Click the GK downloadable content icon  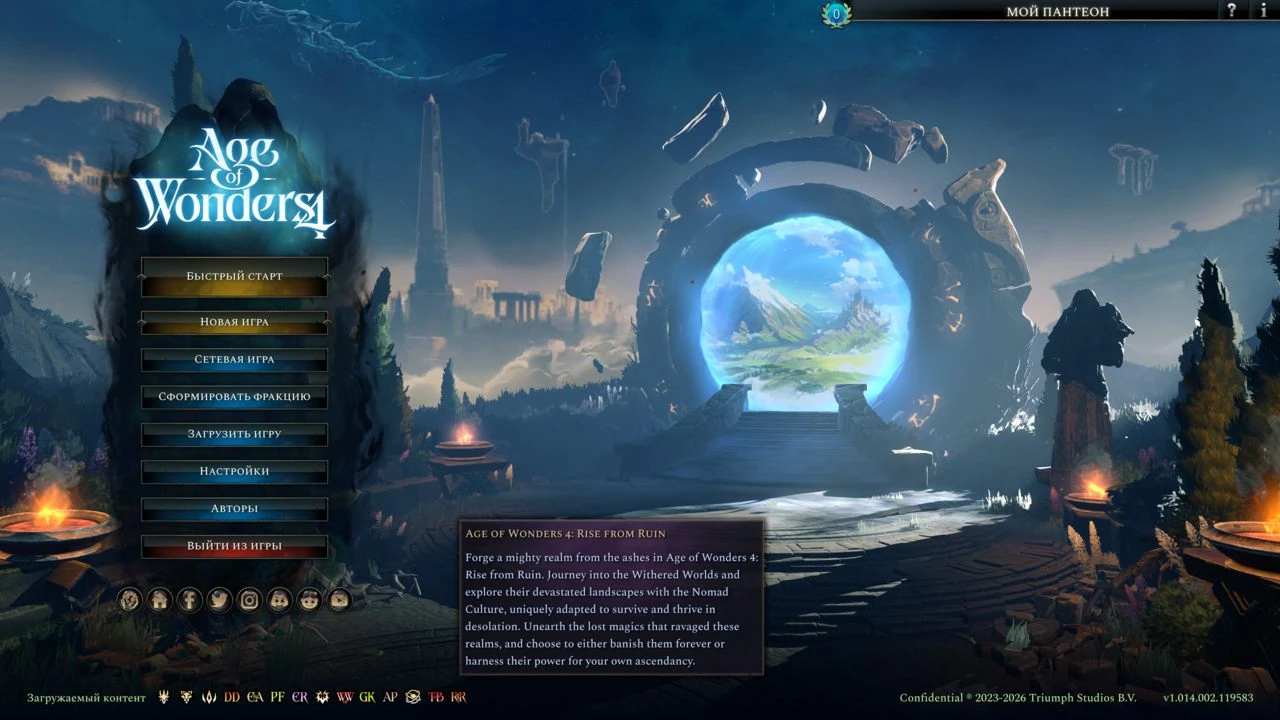[367, 697]
